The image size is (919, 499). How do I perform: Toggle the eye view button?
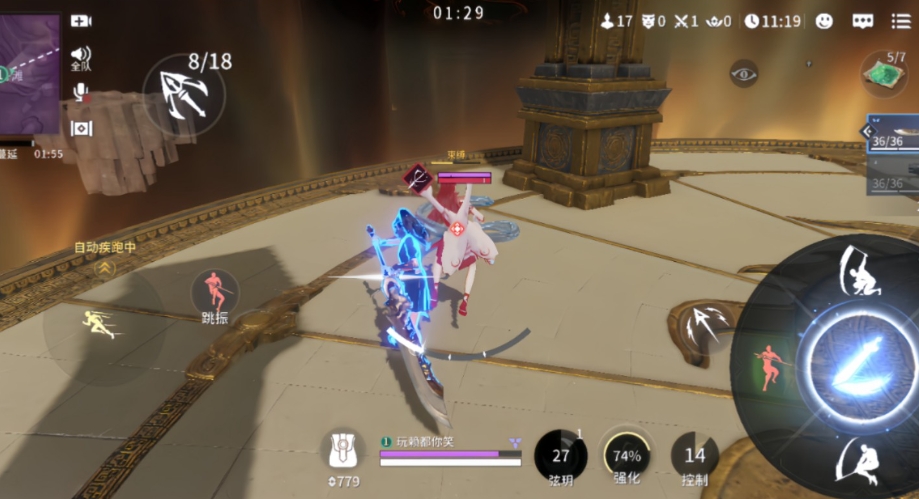tap(743, 72)
